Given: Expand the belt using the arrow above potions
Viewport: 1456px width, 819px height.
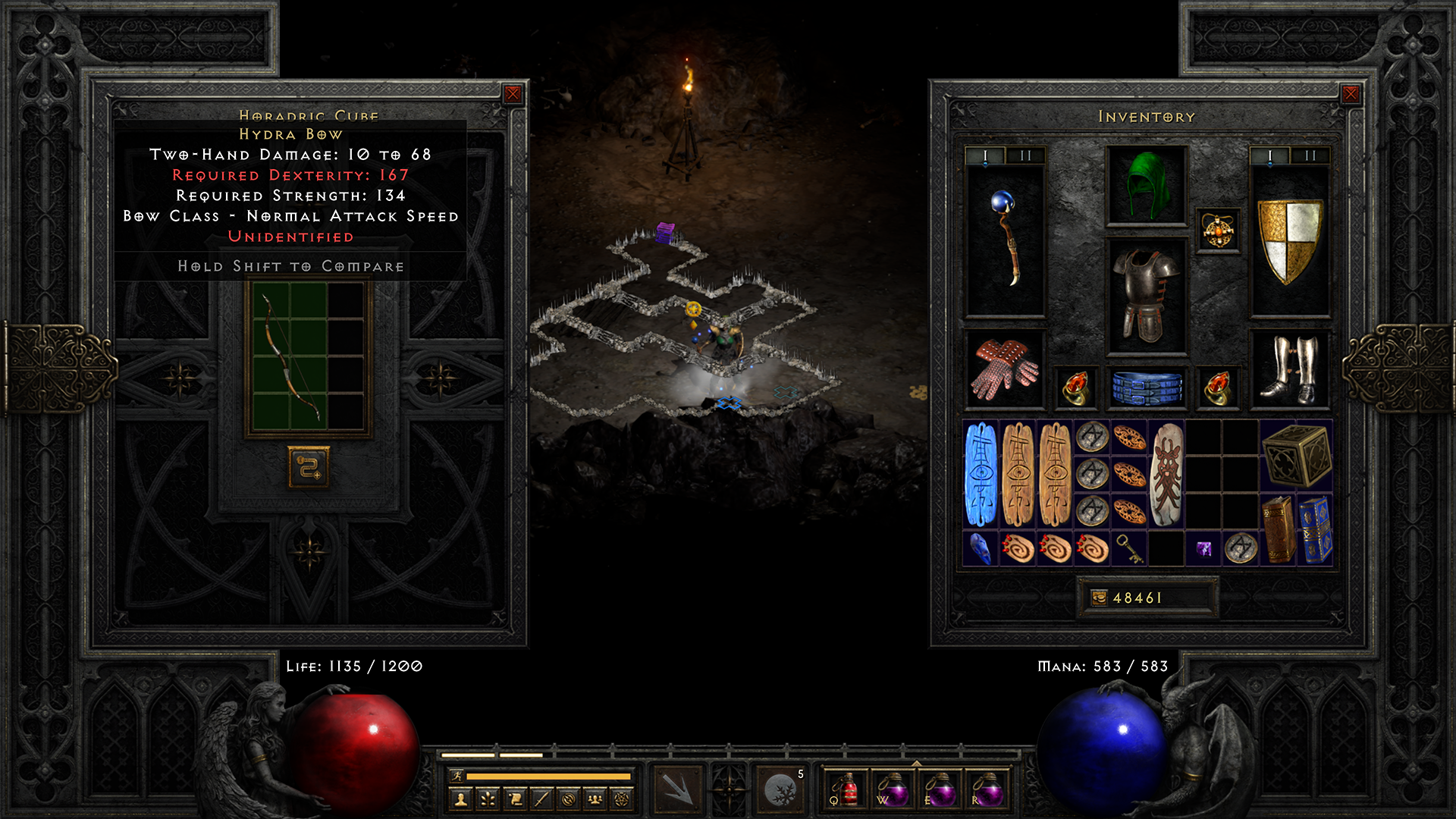Looking at the screenshot, I should coord(918,763).
